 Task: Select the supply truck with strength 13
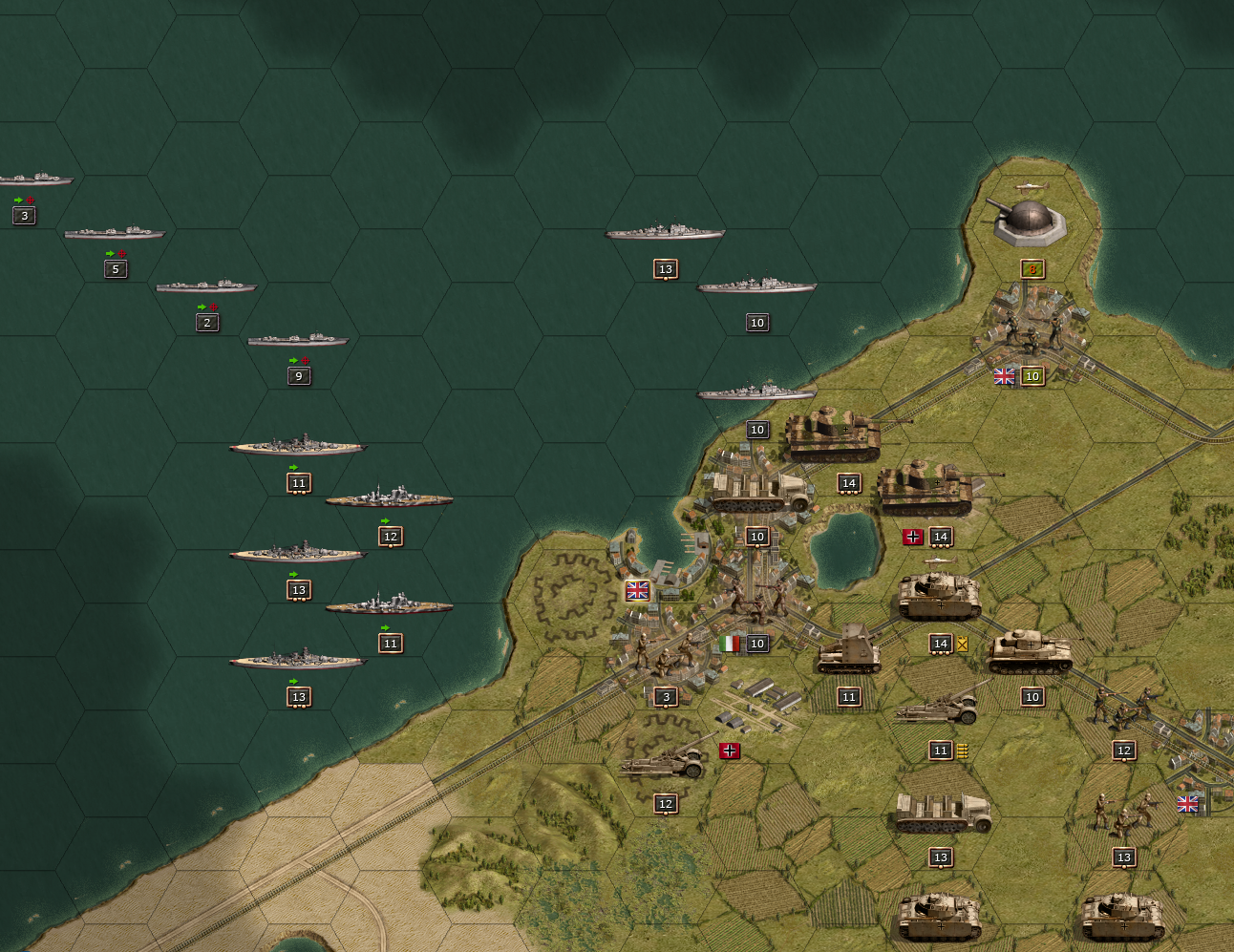[x=942, y=814]
